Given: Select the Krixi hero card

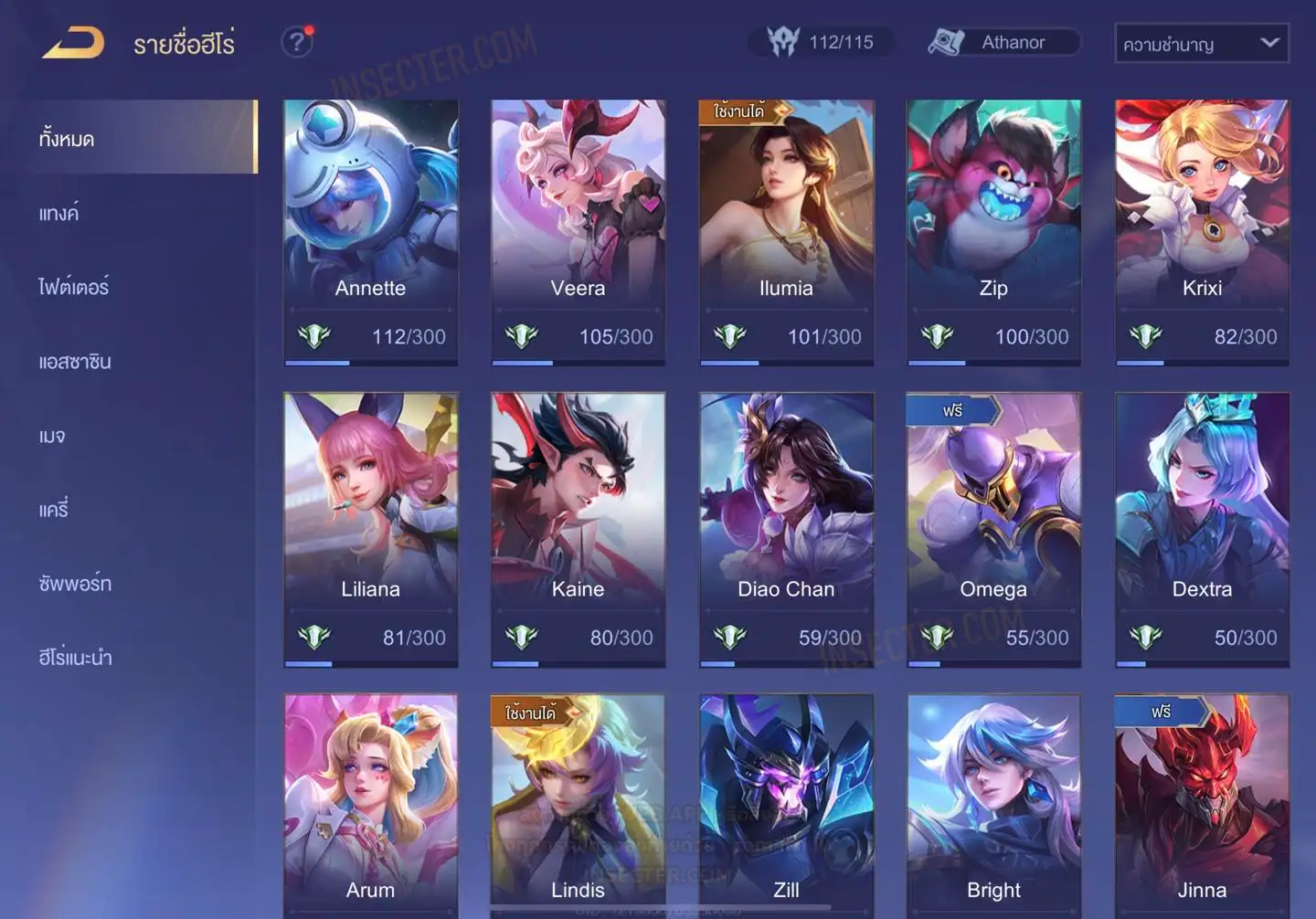Looking at the screenshot, I should [1202, 232].
